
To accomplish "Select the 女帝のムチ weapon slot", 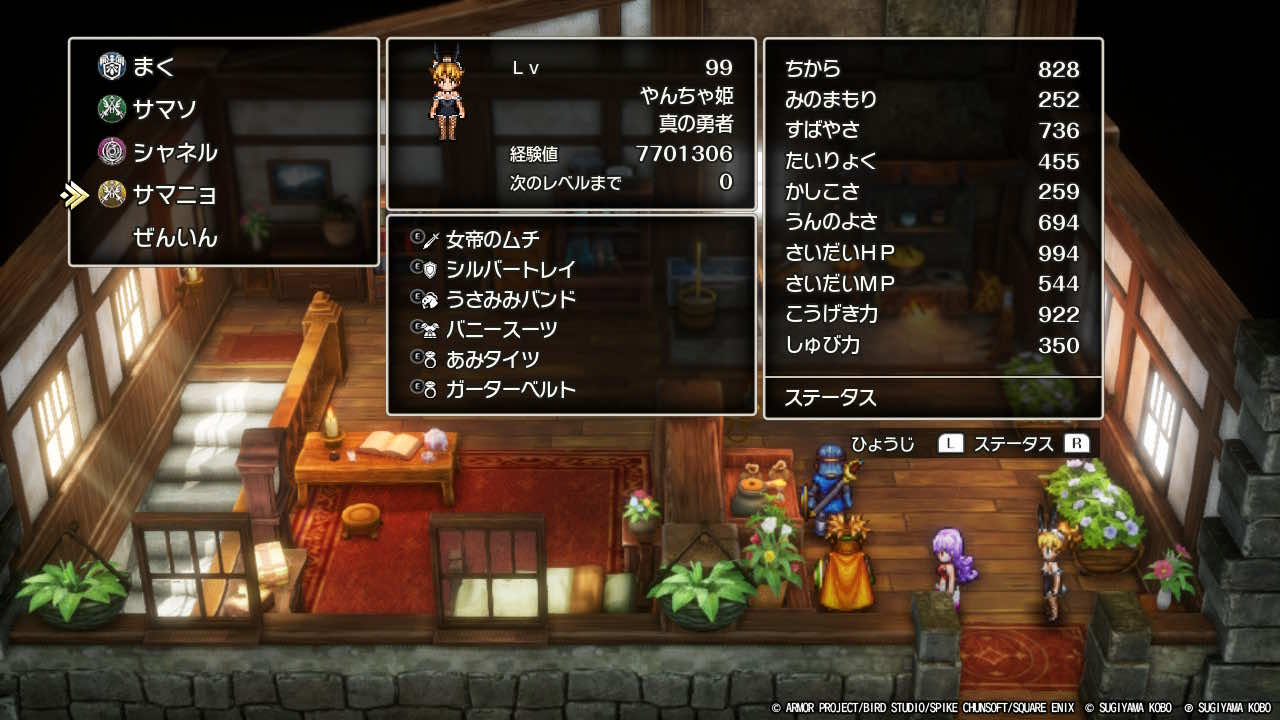I will [492, 239].
